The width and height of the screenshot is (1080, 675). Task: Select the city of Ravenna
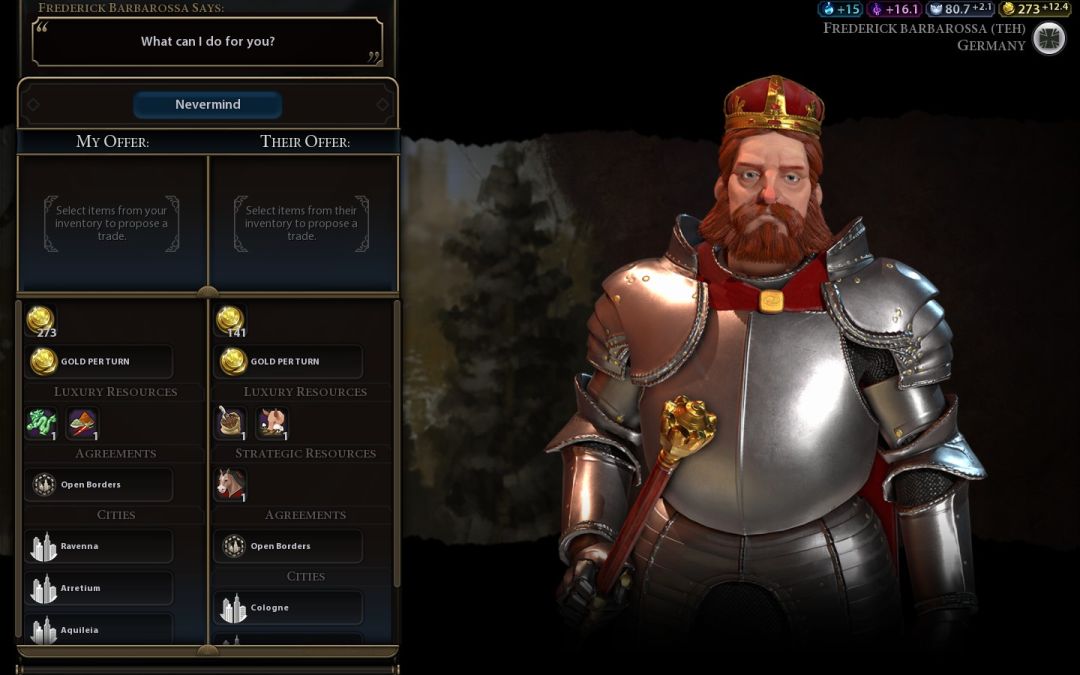tap(98, 546)
